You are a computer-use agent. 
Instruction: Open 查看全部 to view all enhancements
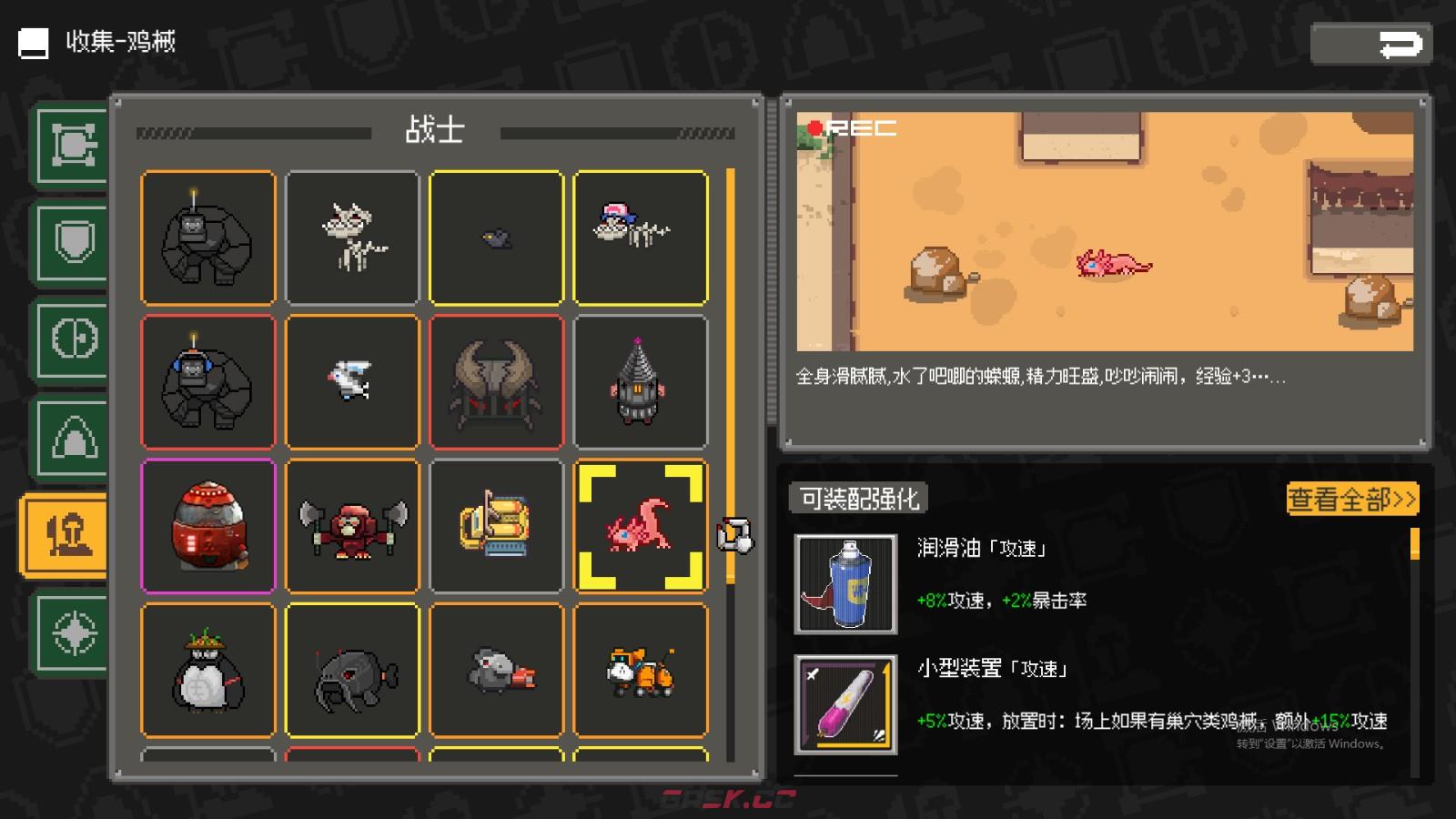coord(1351,500)
